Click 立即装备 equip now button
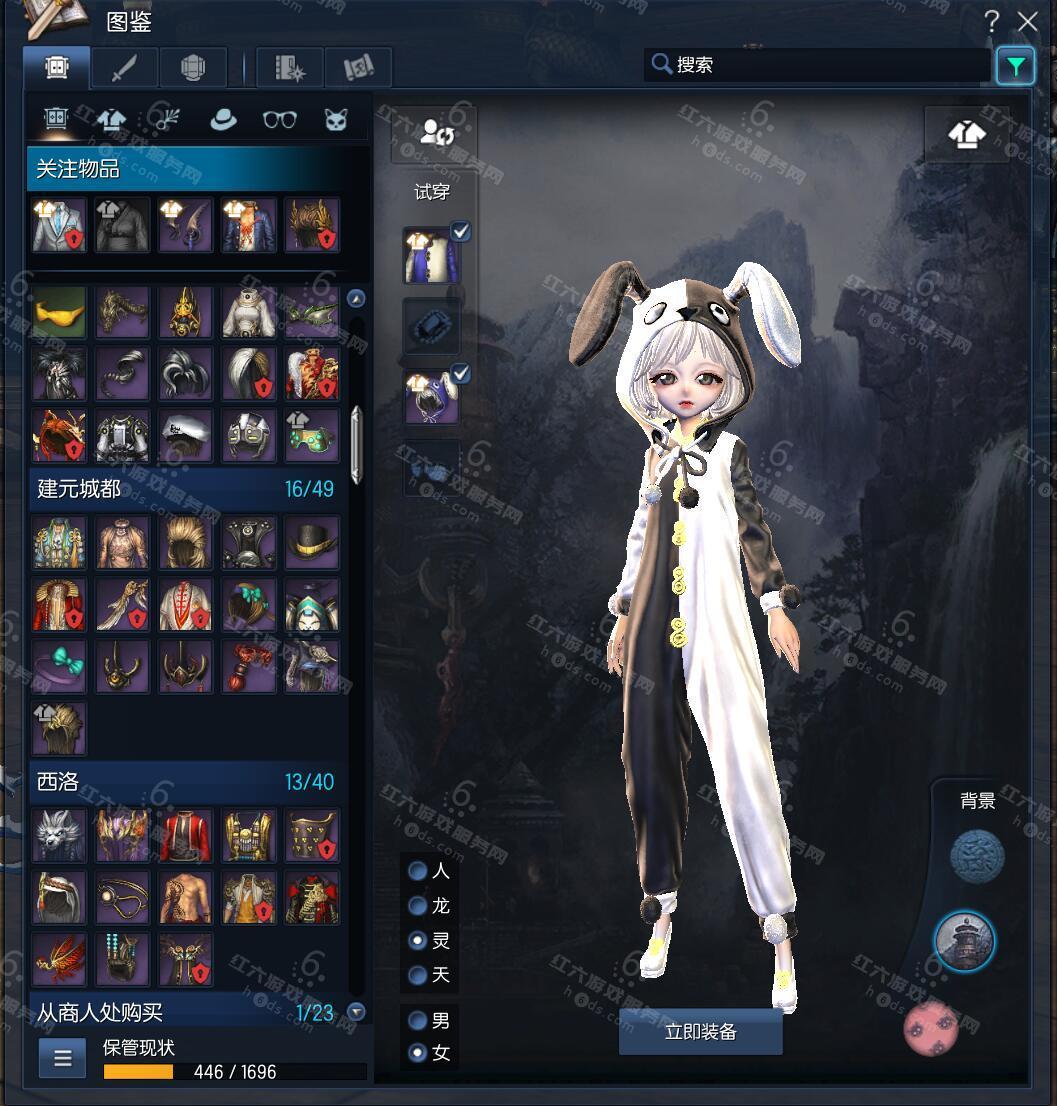Viewport: 1057px width, 1106px height. coord(700,1031)
